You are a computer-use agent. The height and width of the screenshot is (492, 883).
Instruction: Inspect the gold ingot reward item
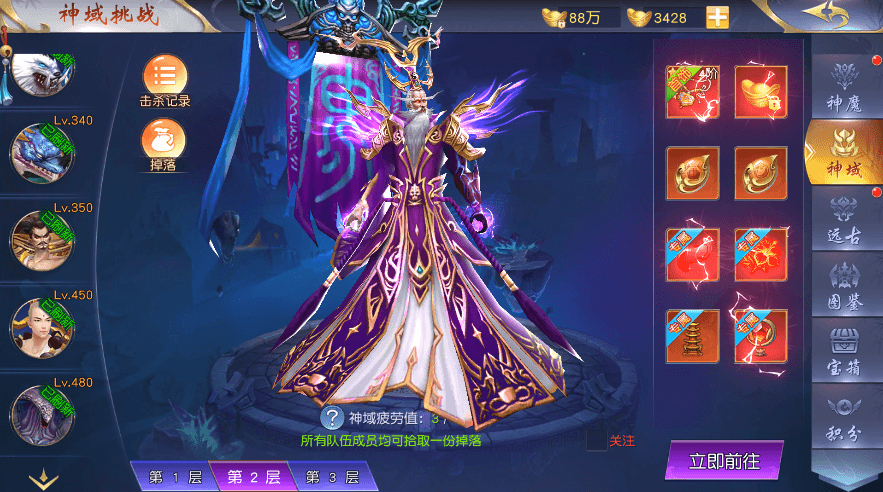tap(761, 92)
